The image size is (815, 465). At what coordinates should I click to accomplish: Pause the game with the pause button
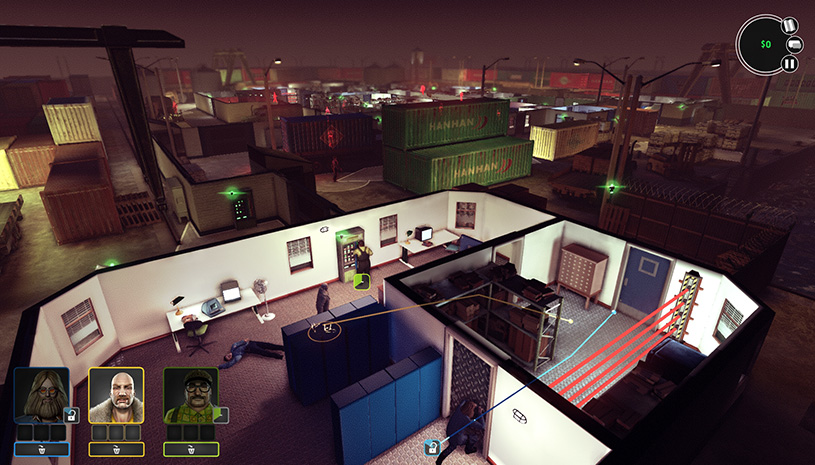789,64
